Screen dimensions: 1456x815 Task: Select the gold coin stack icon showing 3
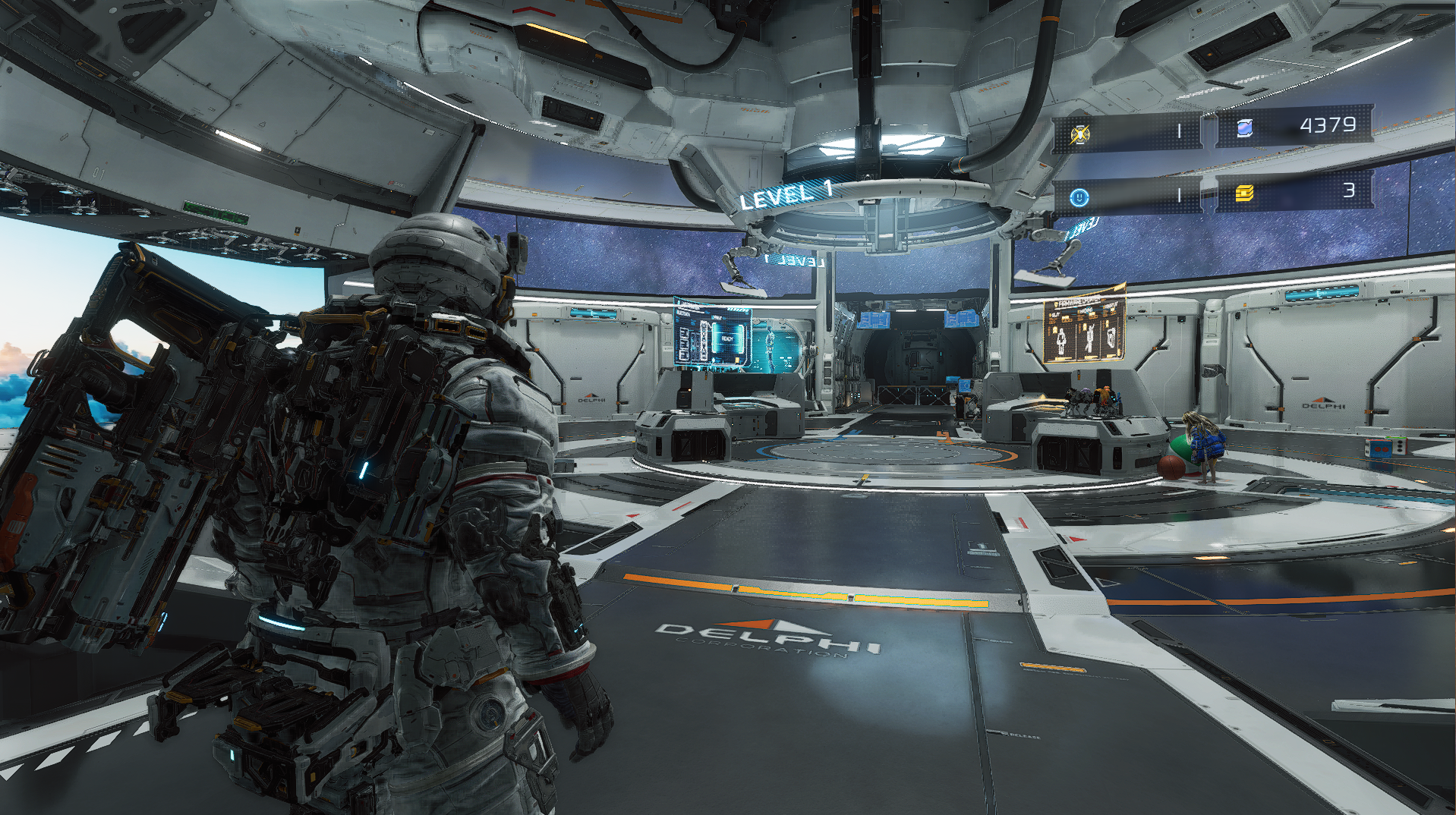1243,195
